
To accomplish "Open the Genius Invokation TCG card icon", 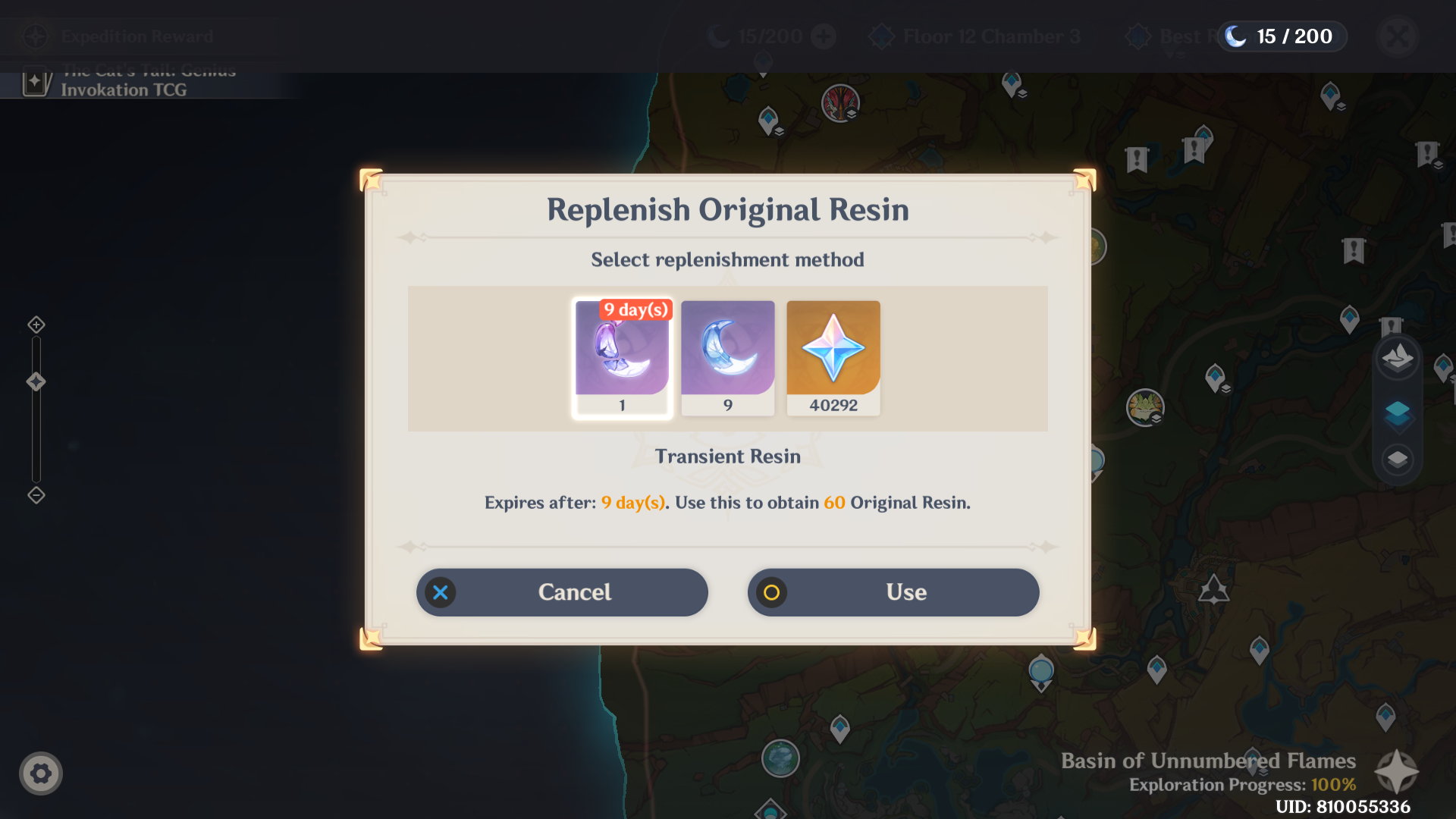I will (x=36, y=82).
